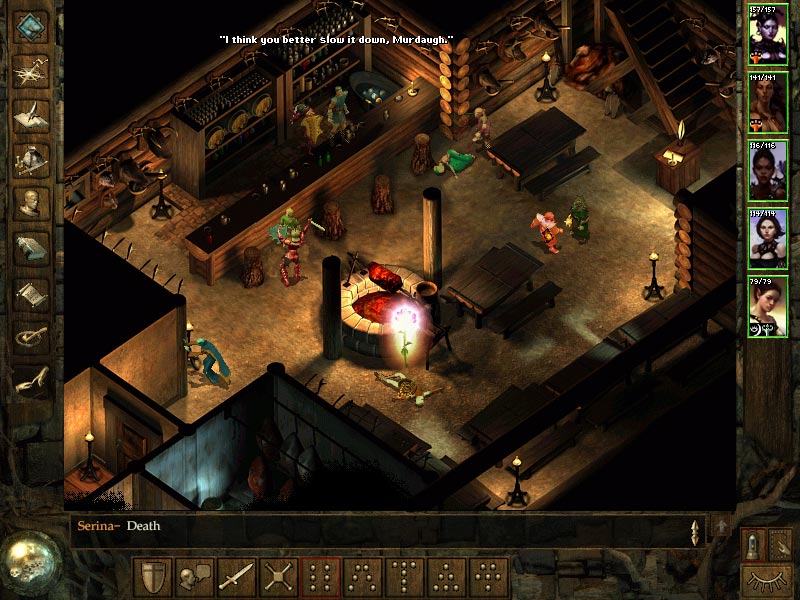Activate the shield guard action
Viewport: 800px width, 600px height.
(153, 577)
